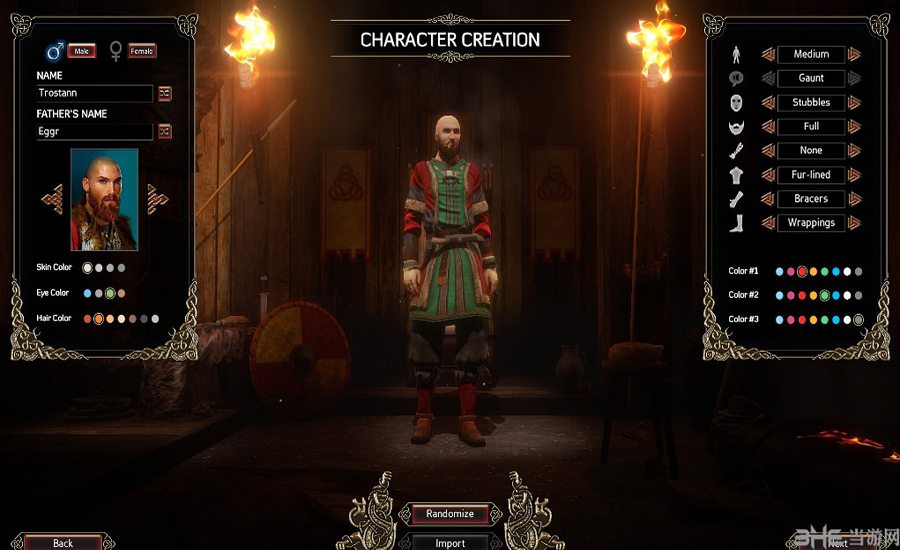Pick the green swatch in Color #2
Viewport: 900px width, 550px height.
824,296
